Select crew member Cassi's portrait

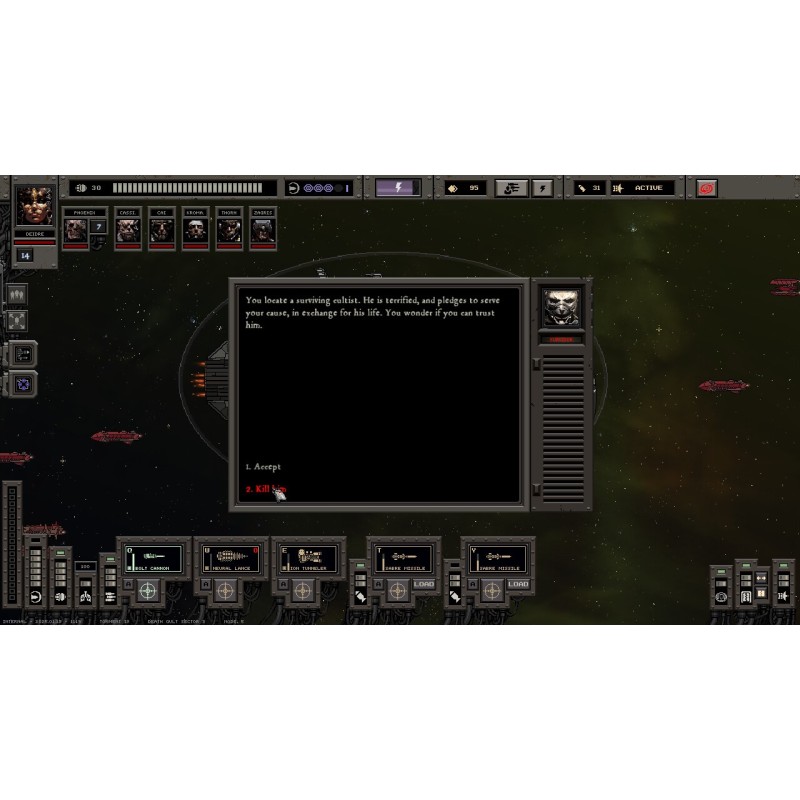(126, 230)
